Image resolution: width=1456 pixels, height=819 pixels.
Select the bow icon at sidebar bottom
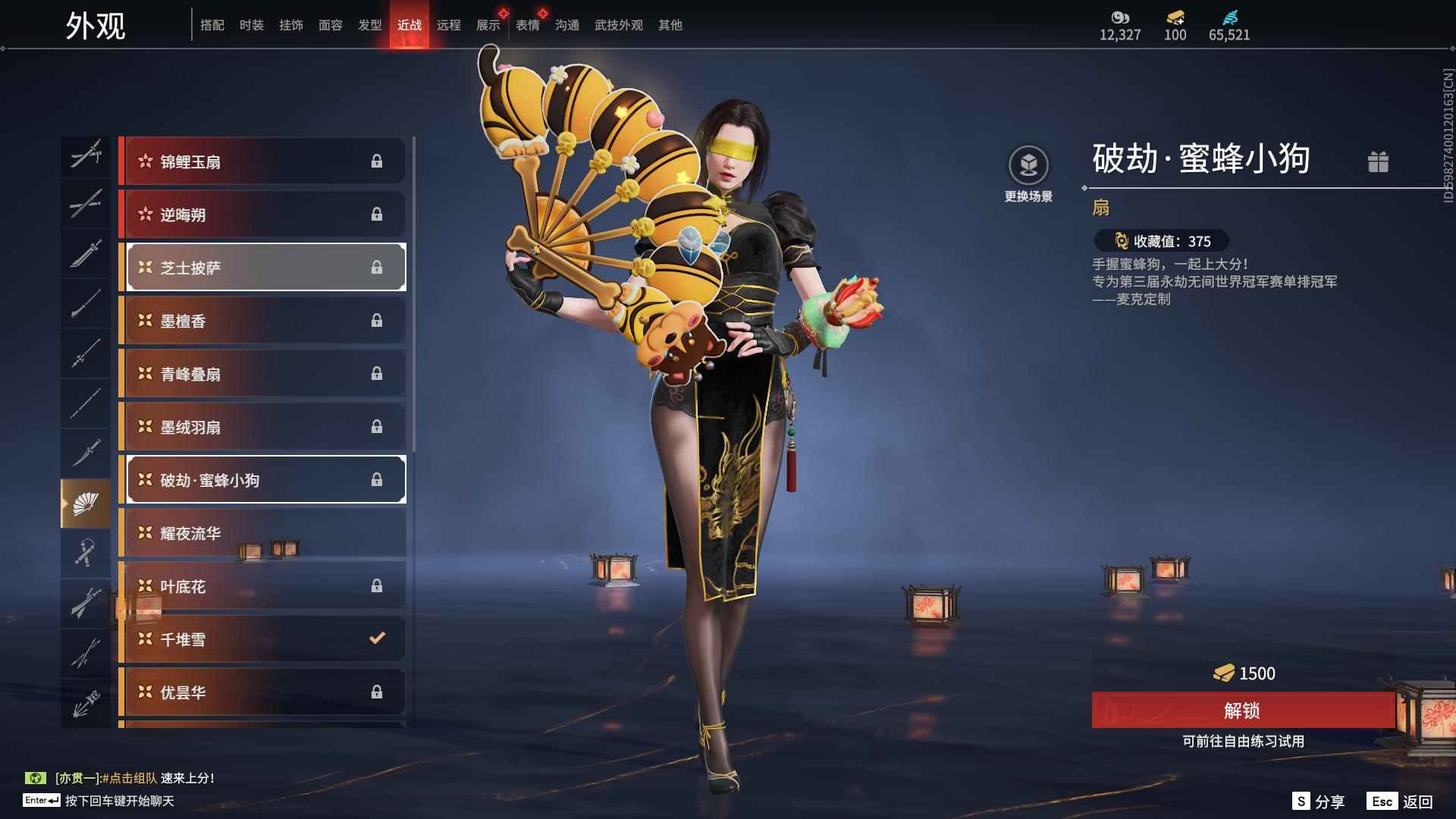[x=86, y=701]
